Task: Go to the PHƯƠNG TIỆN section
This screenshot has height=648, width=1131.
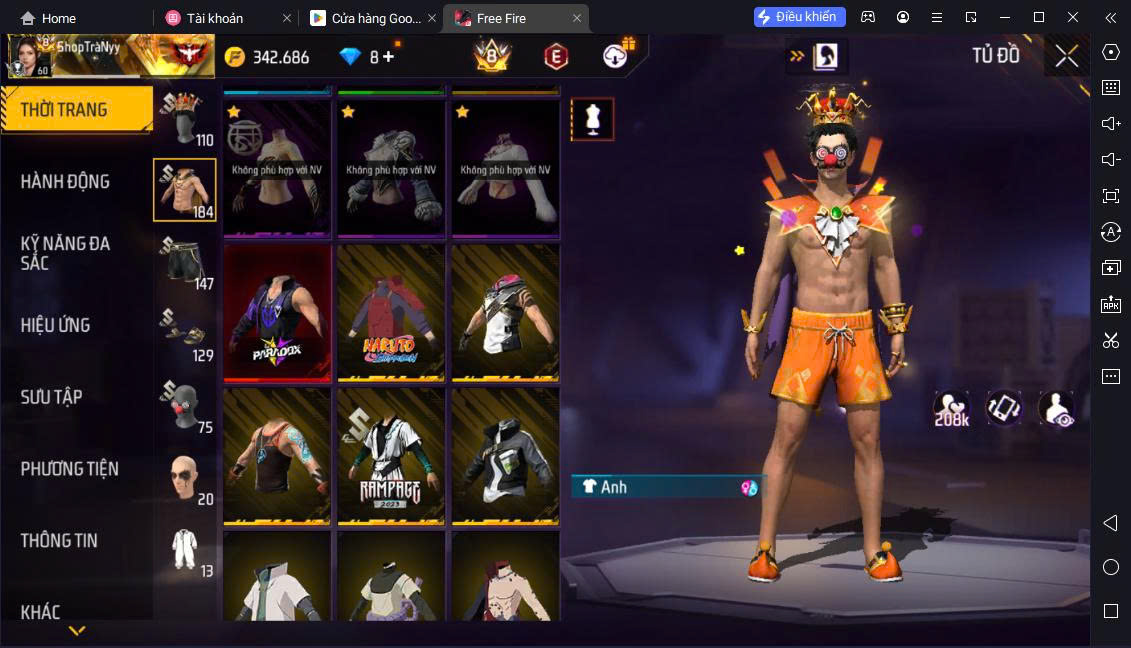Action: tap(69, 469)
